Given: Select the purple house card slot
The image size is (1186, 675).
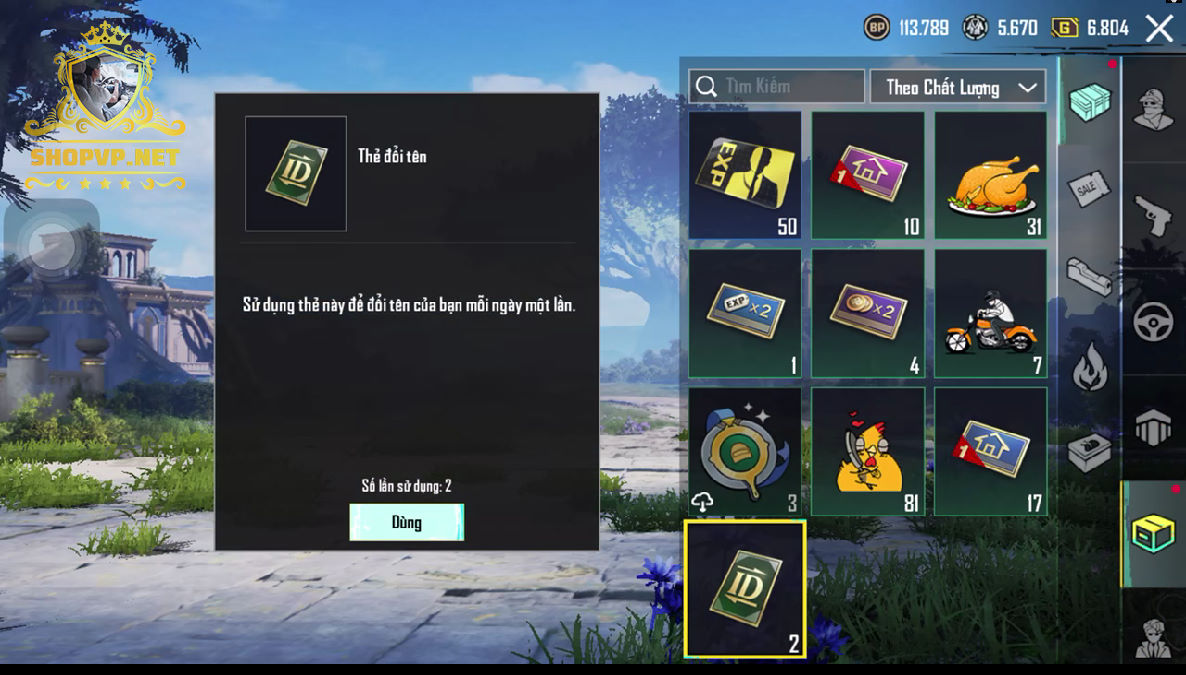Looking at the screenshot, I should tap(868, 175).
